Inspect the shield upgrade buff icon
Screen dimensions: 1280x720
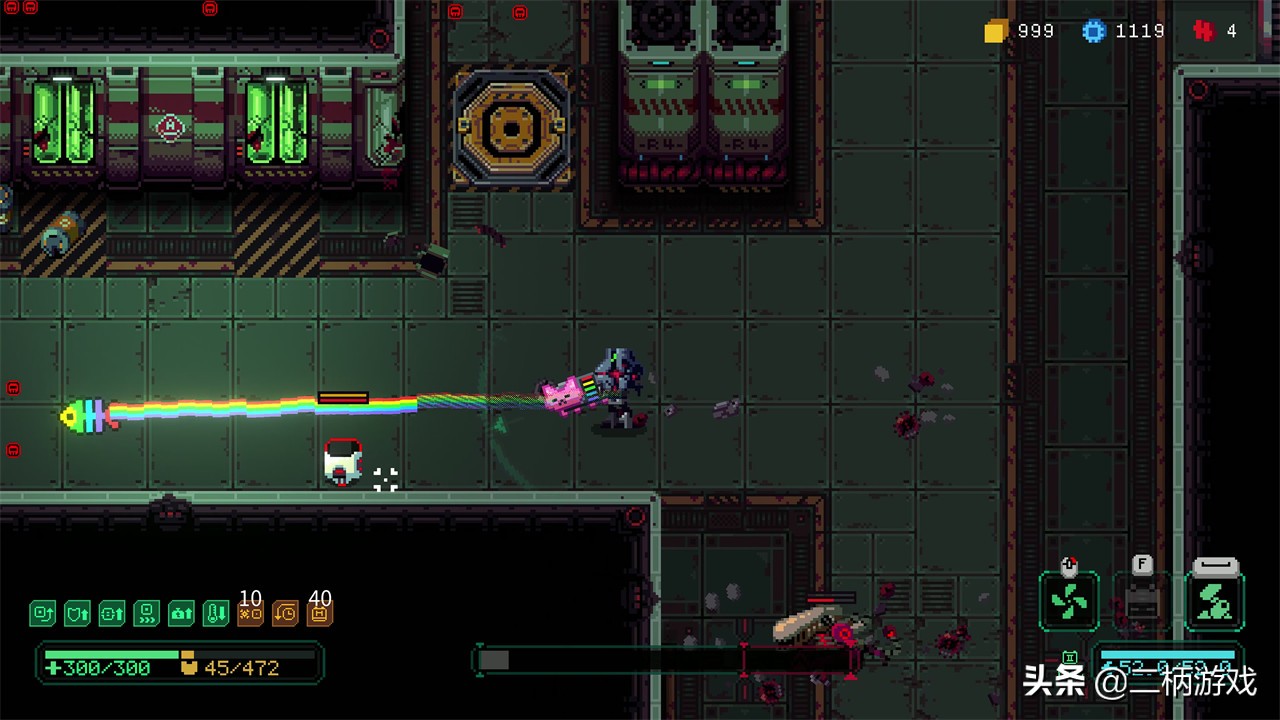77,613
